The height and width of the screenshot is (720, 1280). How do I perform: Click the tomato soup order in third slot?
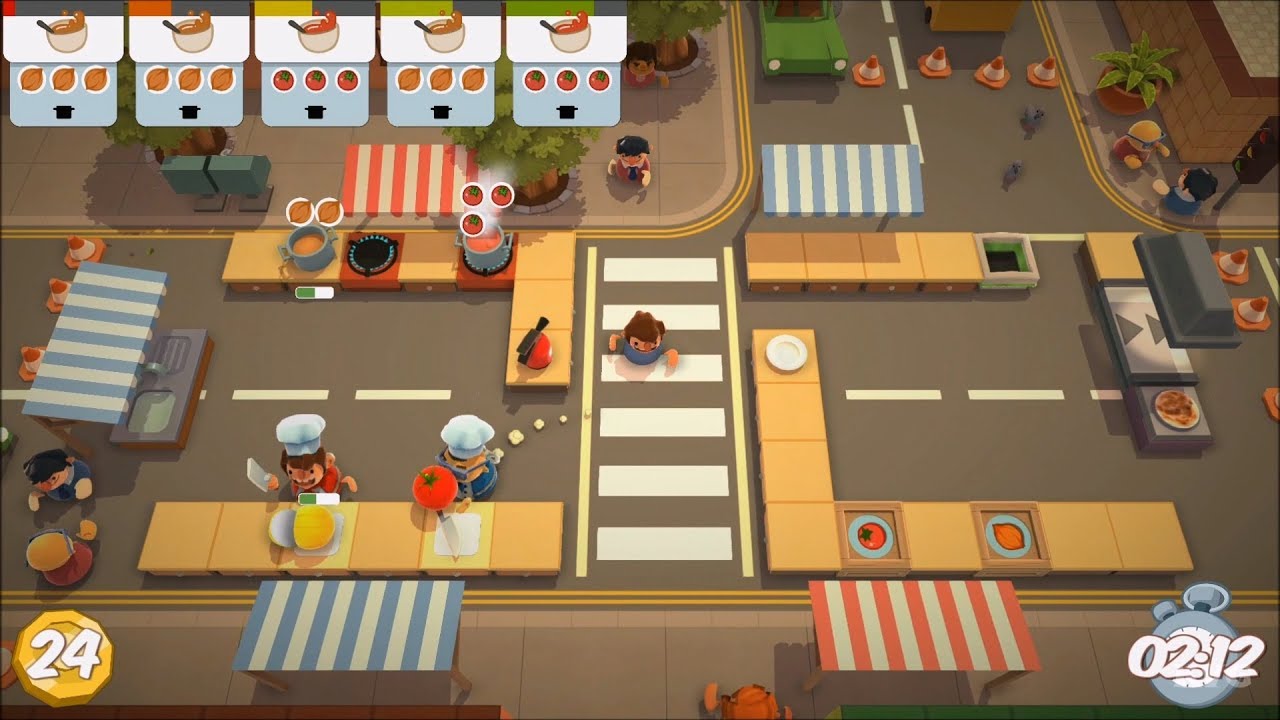[315, 60]
